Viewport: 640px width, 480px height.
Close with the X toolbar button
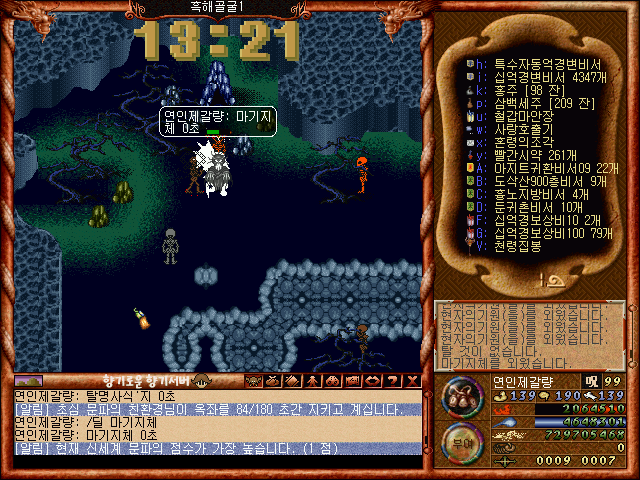(410, 381)
